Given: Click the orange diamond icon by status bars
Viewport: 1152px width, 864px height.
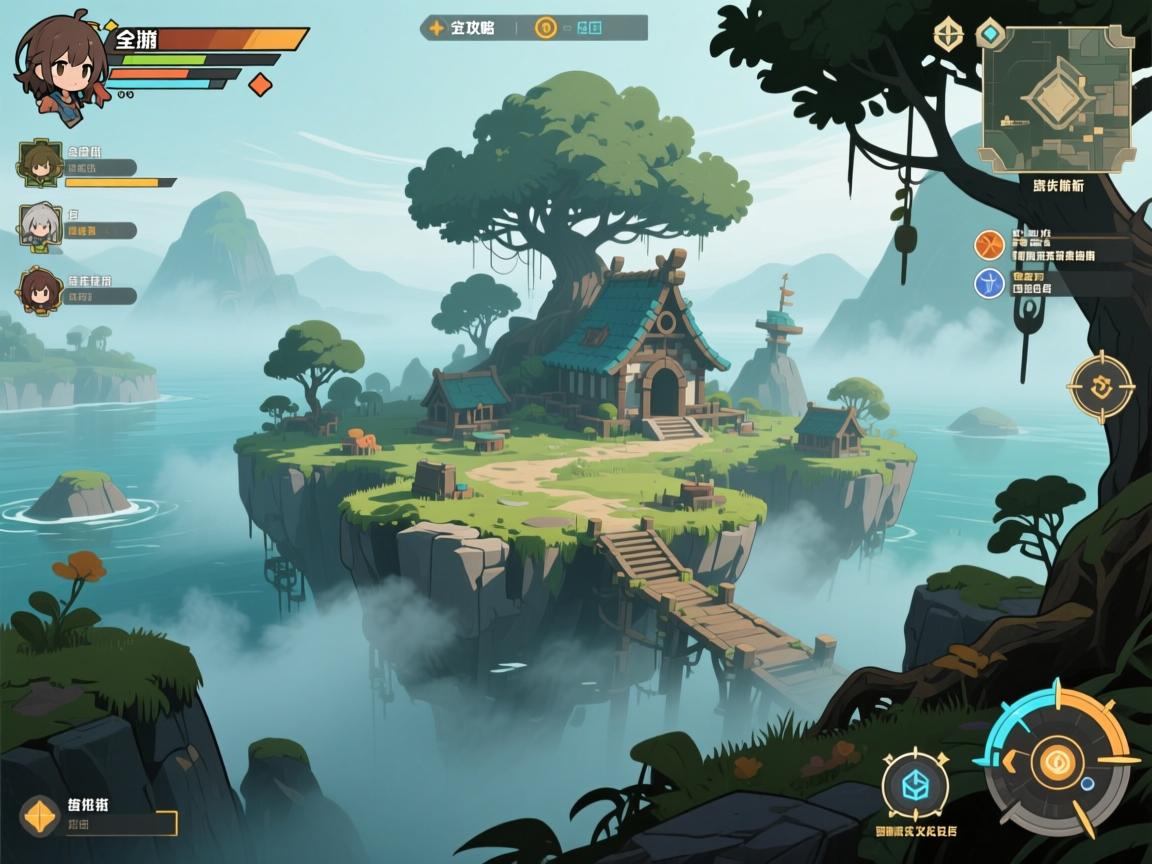Looking at the screenshot, I should pyautogui.click(x=260, y=85).
